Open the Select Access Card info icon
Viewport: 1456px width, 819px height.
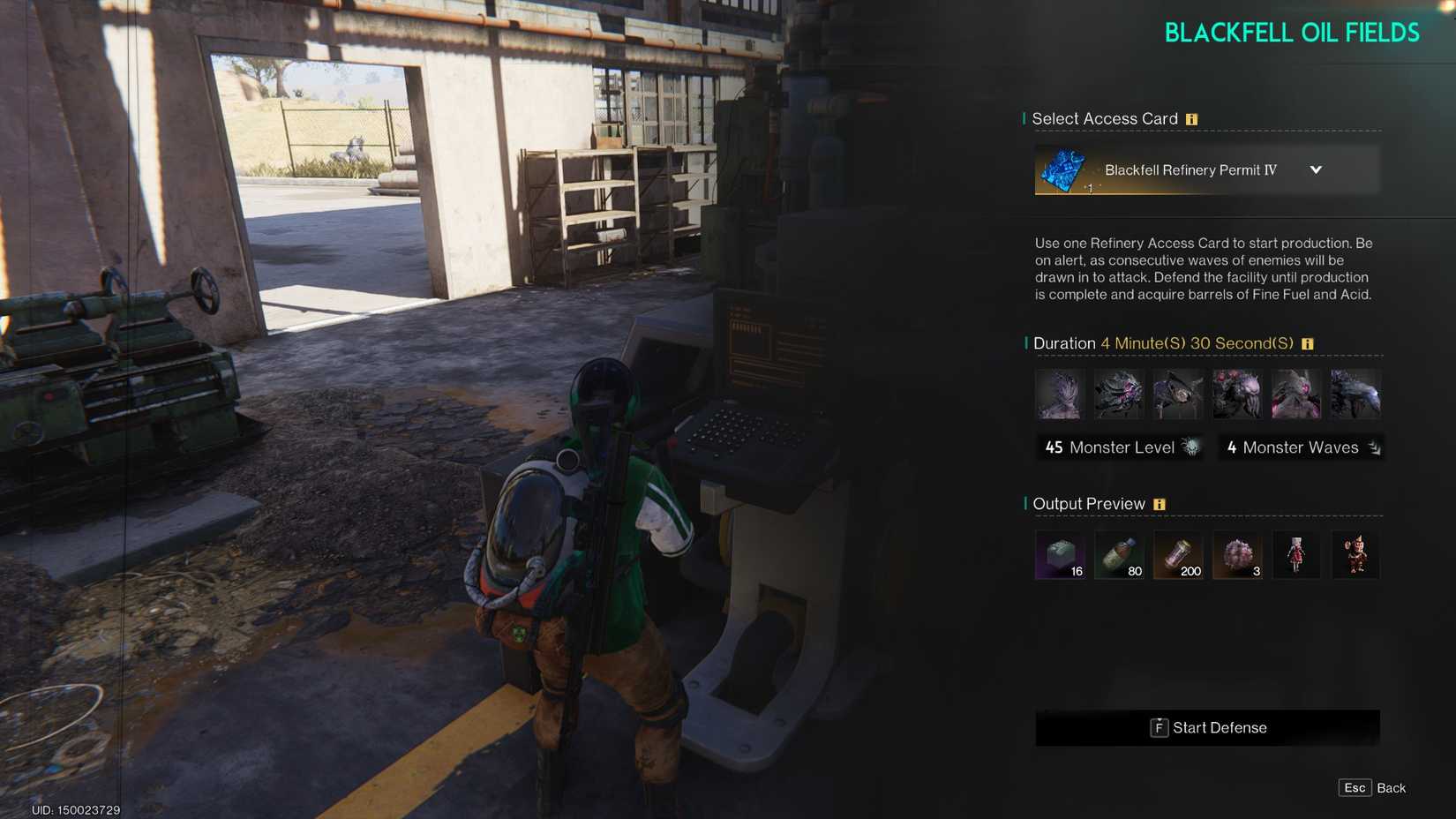coord(1193,118)
